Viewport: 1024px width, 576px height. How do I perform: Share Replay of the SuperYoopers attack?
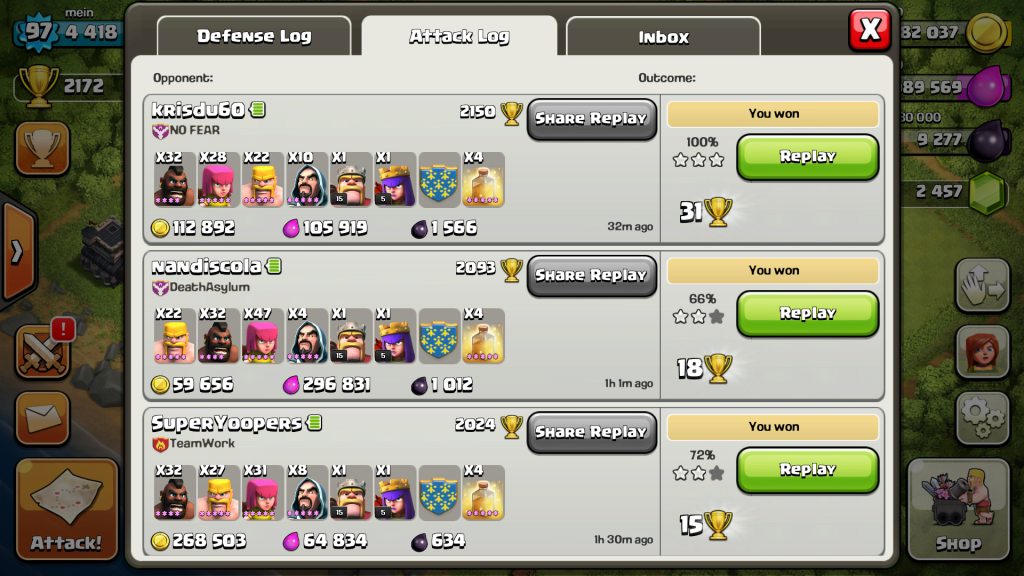(x=591, y=432)
